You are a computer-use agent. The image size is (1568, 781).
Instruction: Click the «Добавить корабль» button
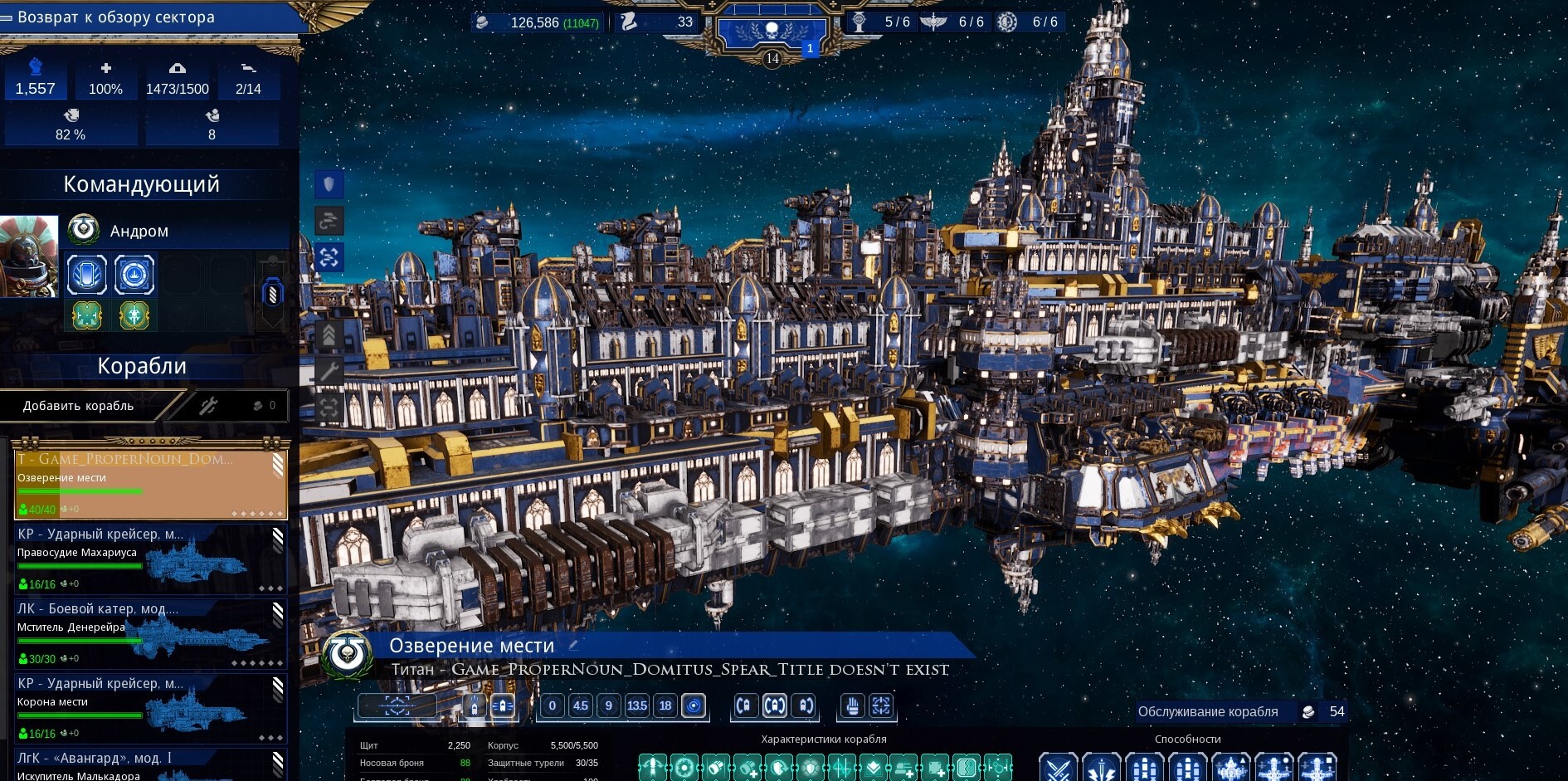tap(79, 406)
